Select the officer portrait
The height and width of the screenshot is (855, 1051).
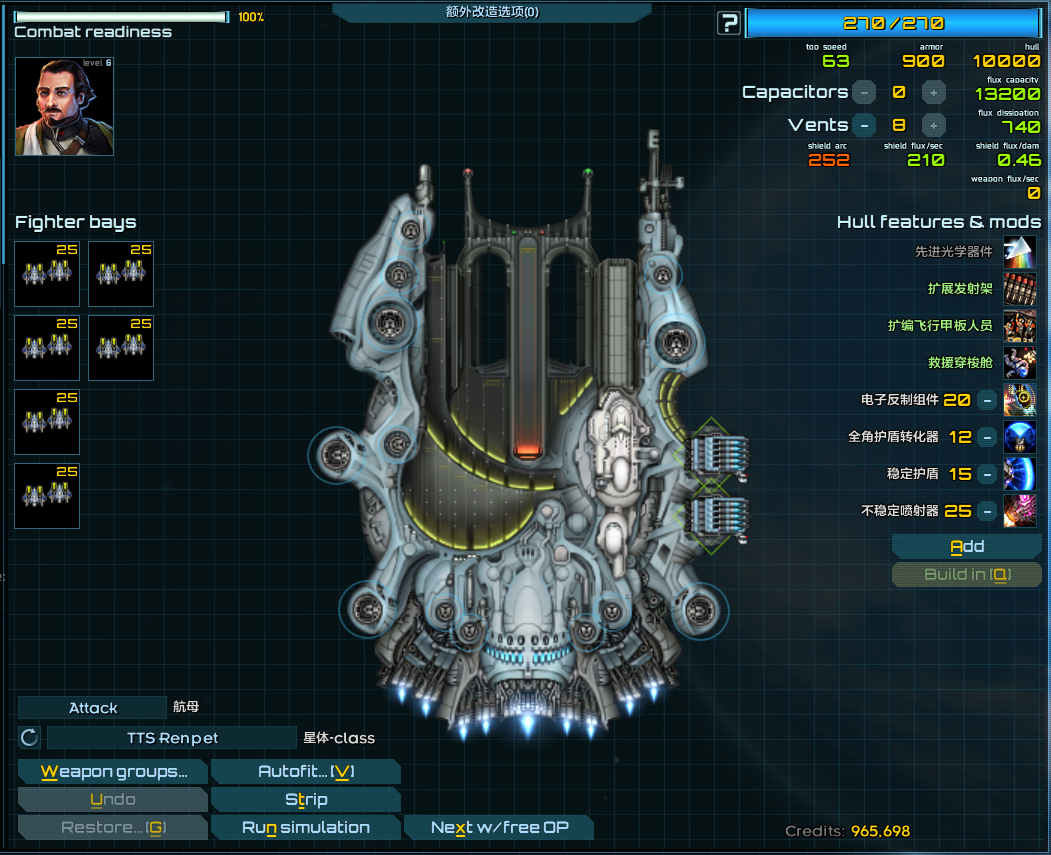(x=64, y=107)
